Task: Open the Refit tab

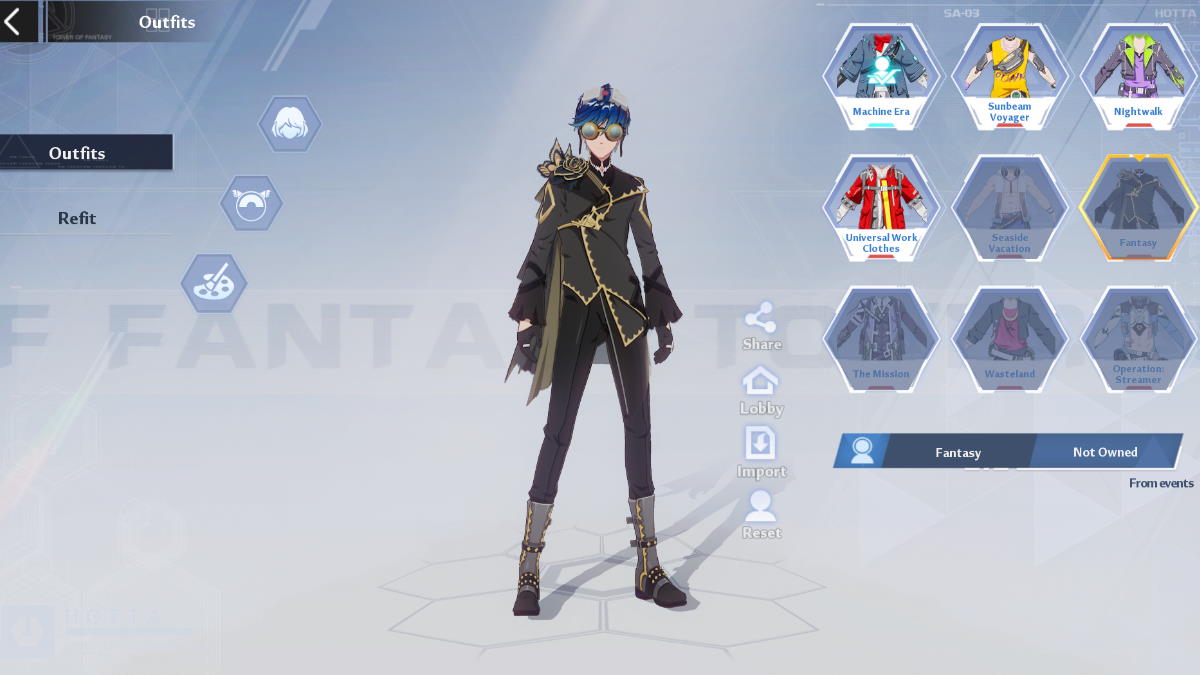Action: click(x=77, y=218)
